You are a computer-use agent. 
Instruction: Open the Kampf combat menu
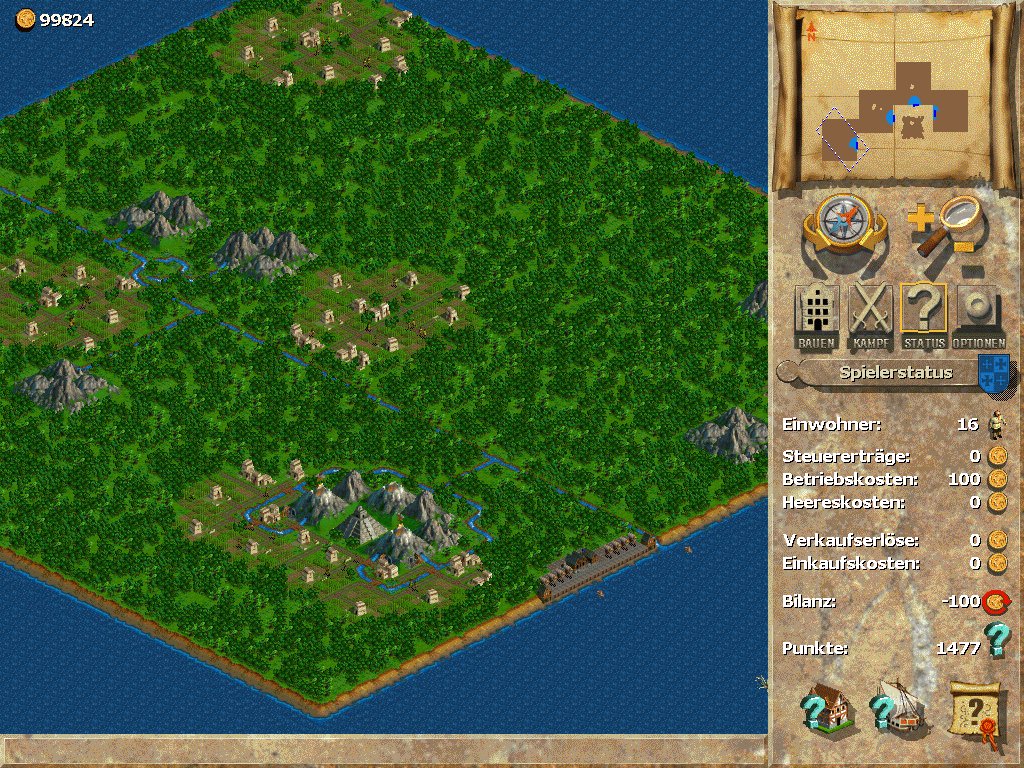(x=870, y=316)
